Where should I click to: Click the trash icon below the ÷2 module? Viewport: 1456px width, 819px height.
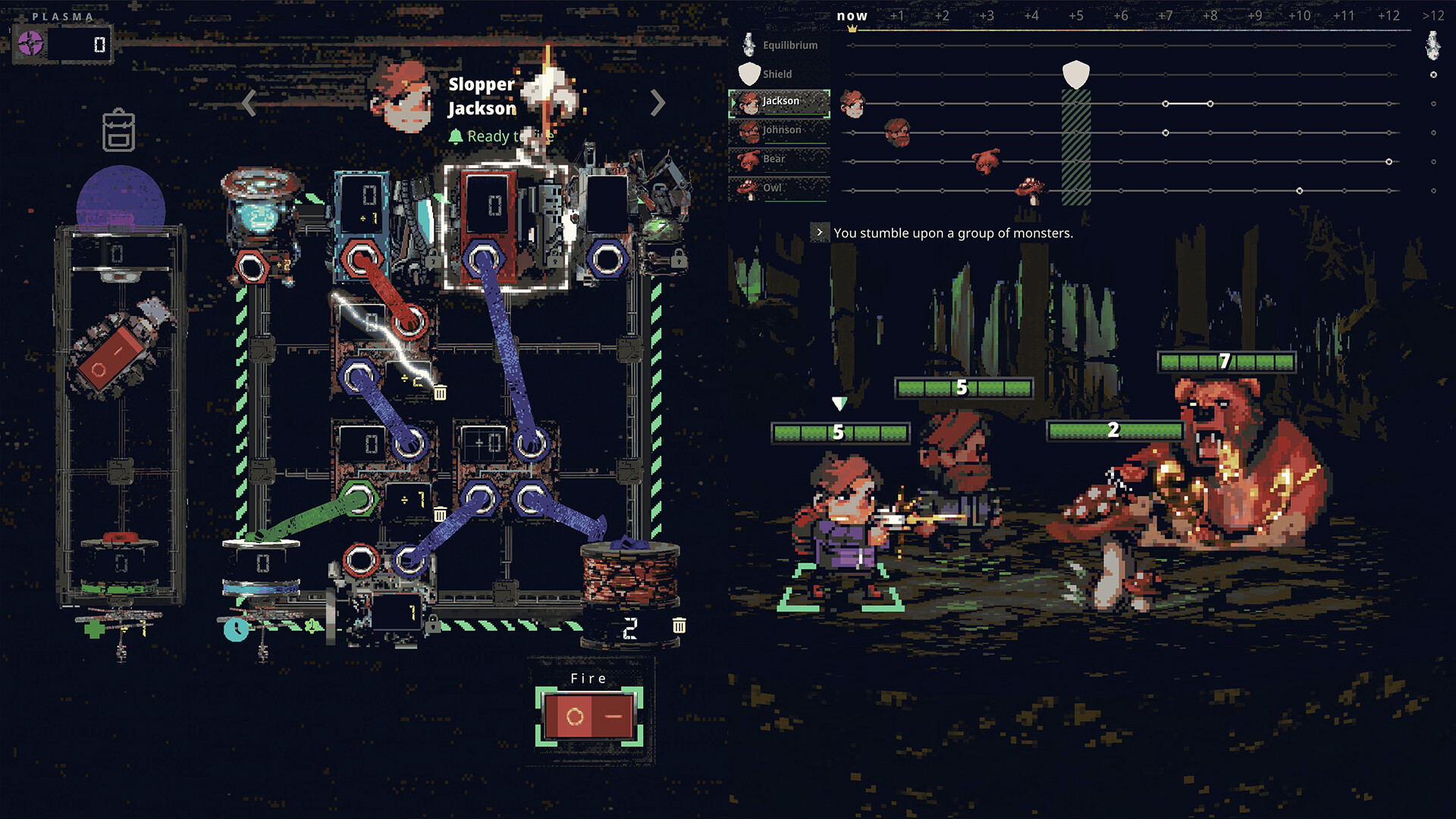[x=440, y=394]
